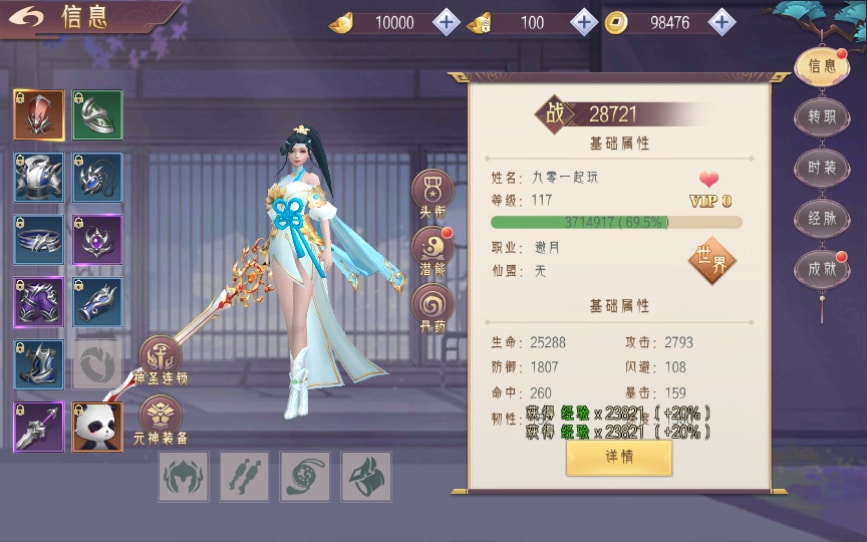Choose the purple-bordered sword weapon slot
Image resolution: width=867 pixels, height=542 pixels.
click(x=39, y=427)
